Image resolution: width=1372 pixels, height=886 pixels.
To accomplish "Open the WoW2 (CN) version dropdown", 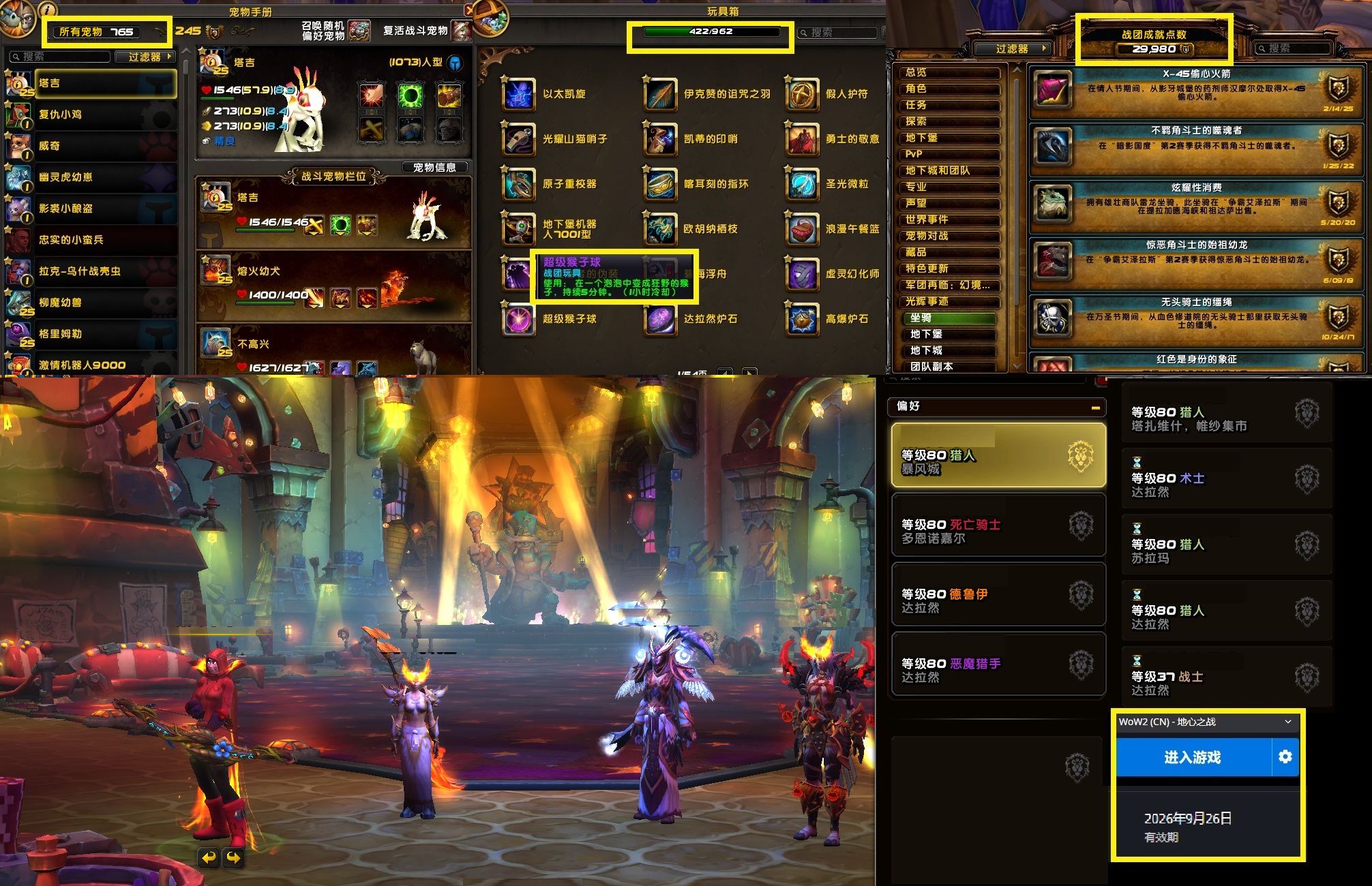I will pos(1205,722).
